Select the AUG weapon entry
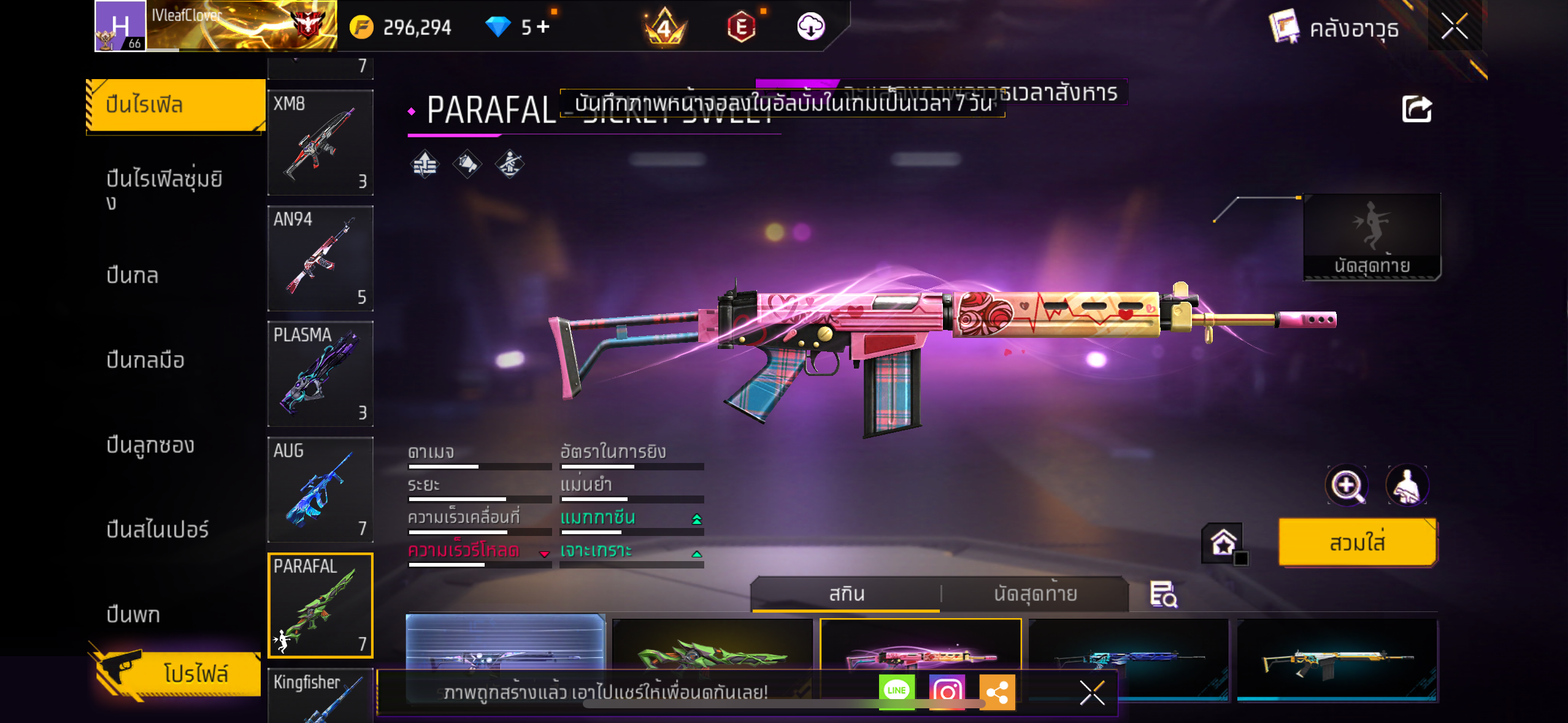 pos(320,489)
